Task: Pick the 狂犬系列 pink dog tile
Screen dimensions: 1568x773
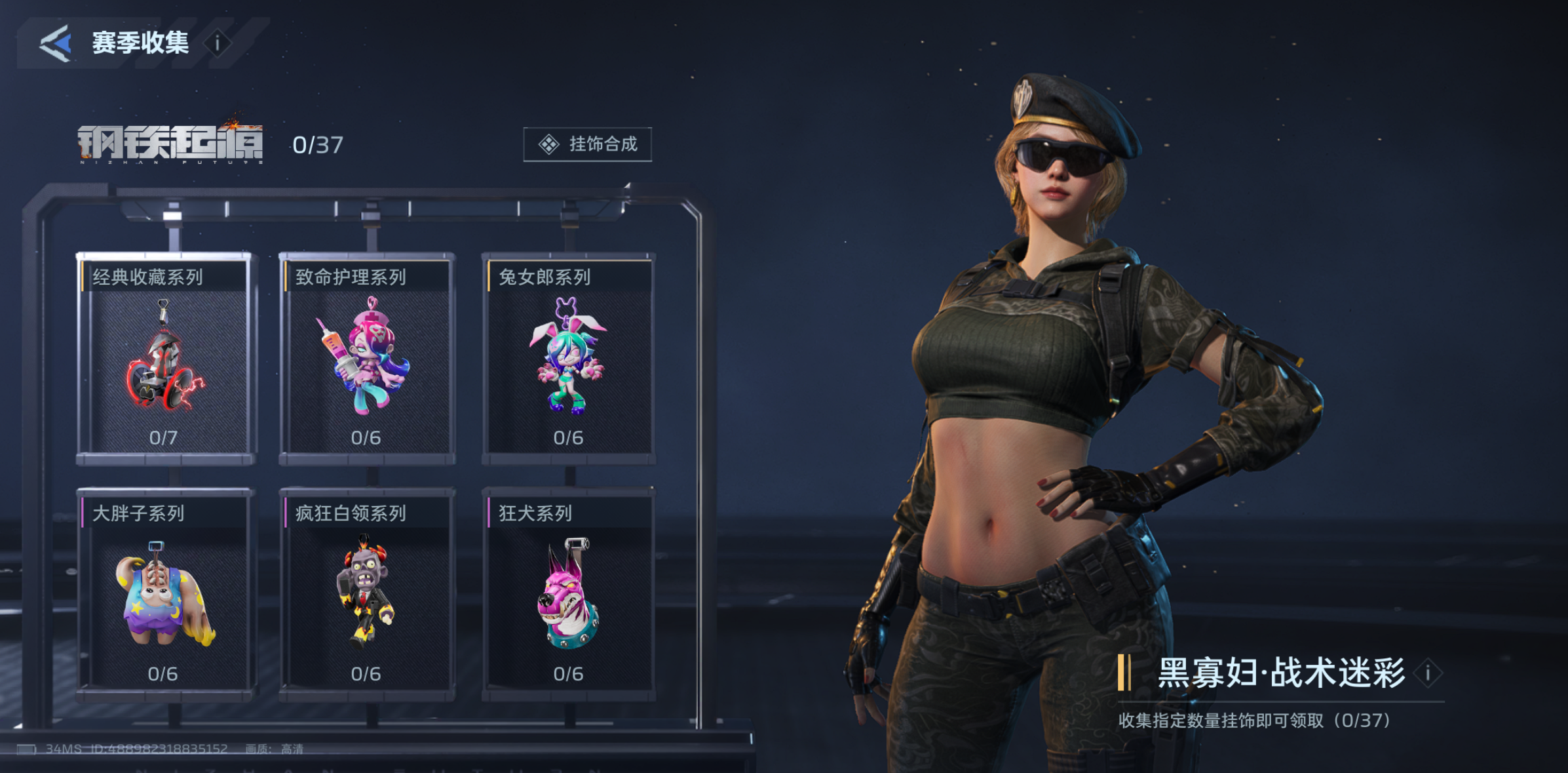Action: [569, 593]
